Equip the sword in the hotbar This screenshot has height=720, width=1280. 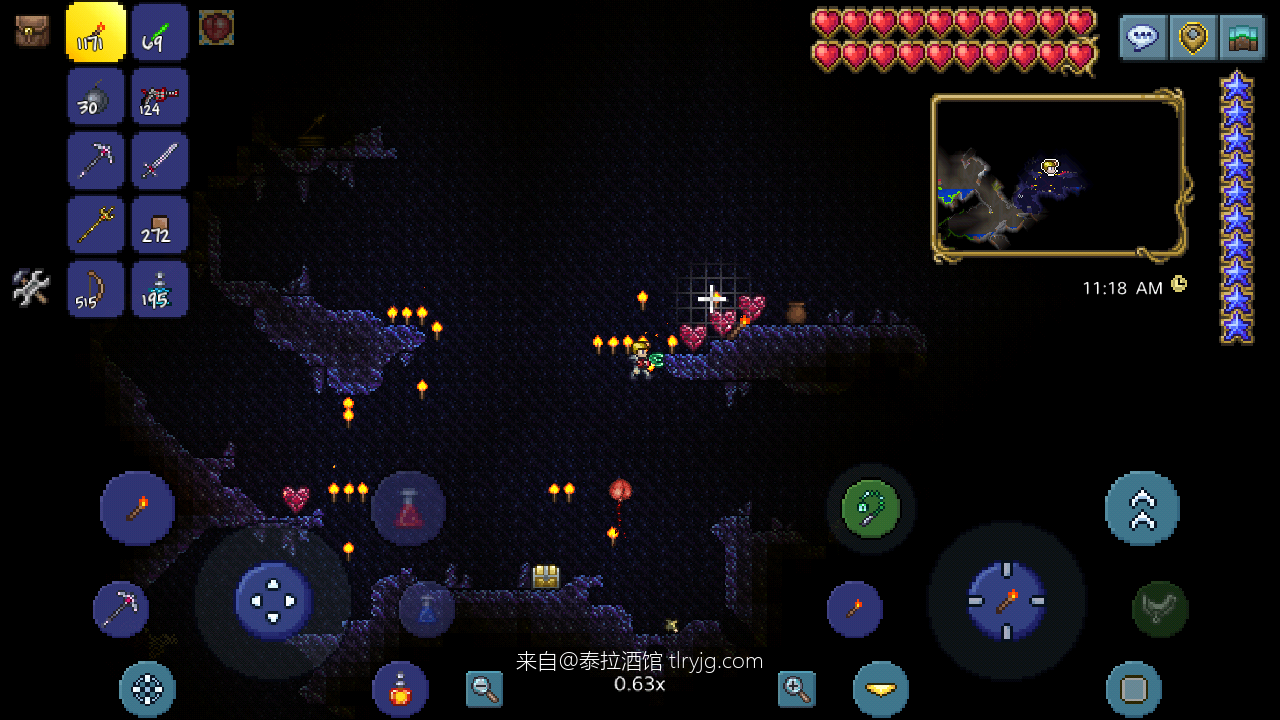click(159, 160)
